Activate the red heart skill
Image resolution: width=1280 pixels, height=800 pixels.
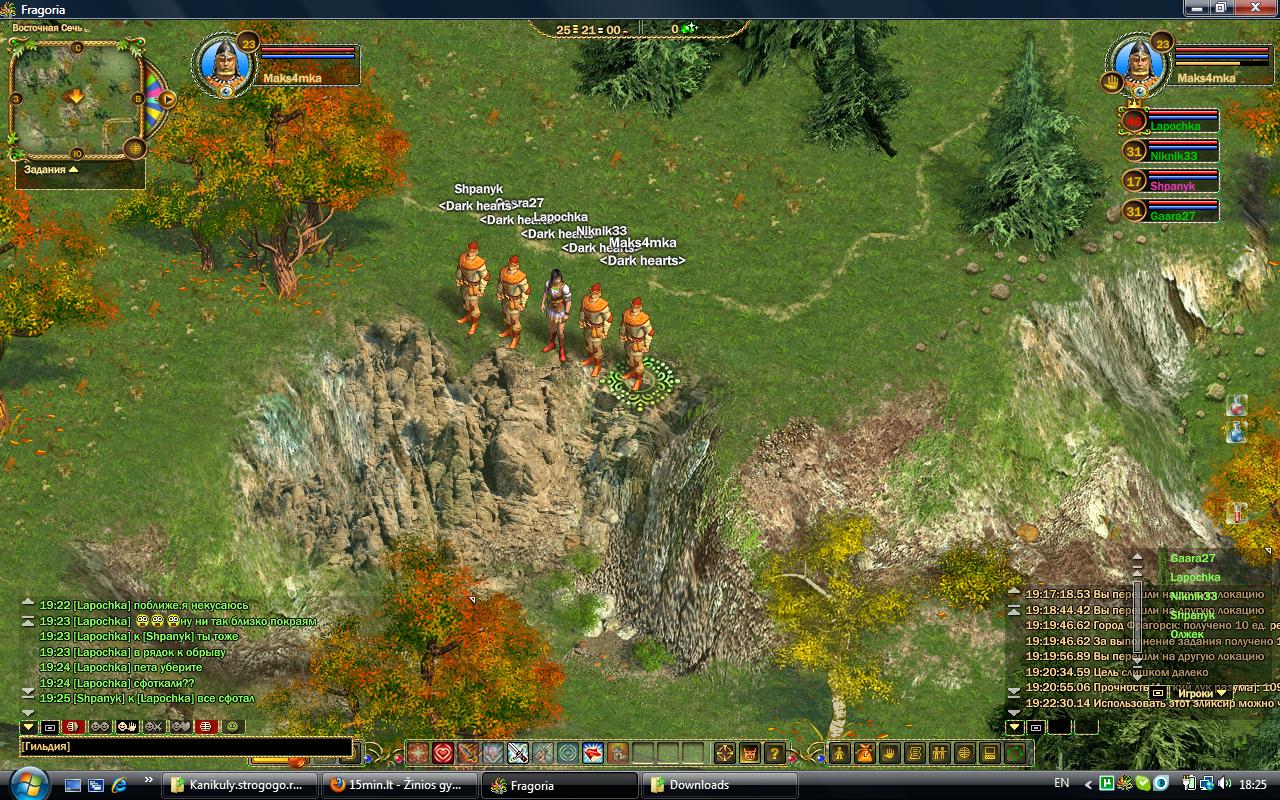443,753
